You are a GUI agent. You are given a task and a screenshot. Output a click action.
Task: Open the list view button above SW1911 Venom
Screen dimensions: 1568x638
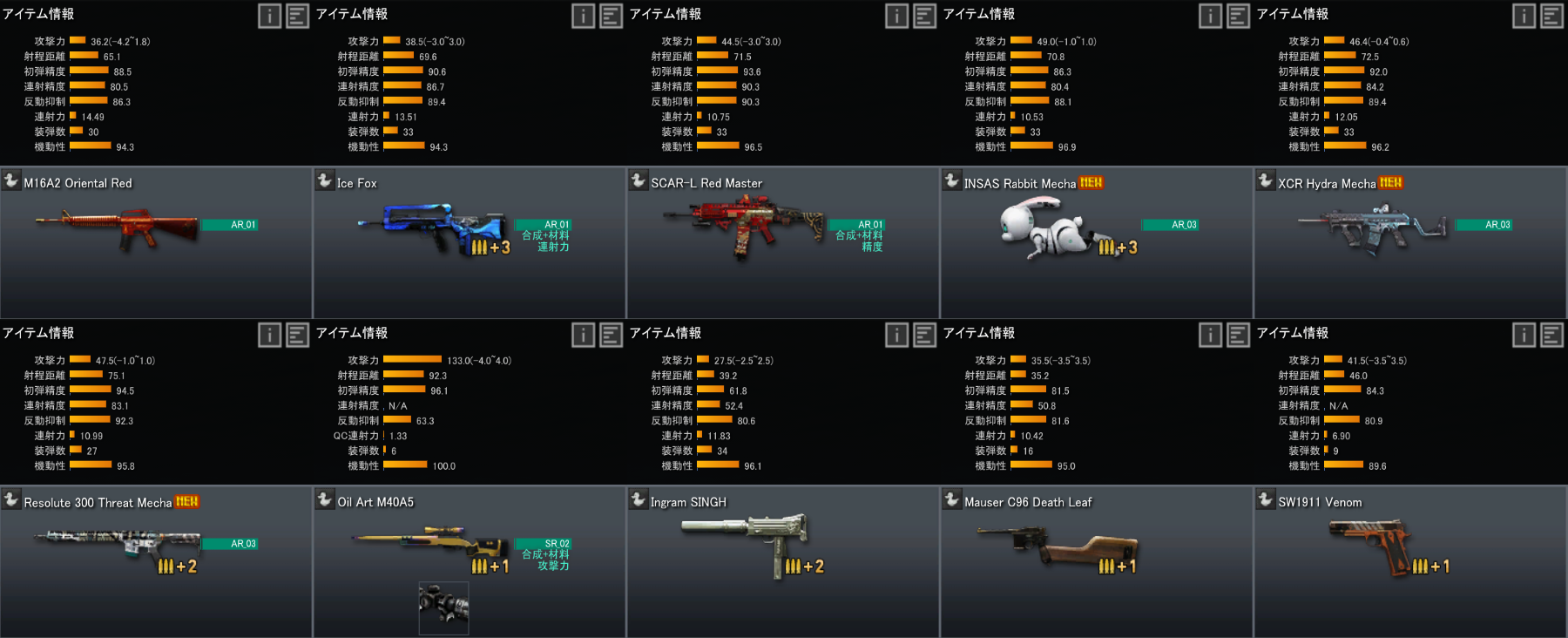(1551, 335)
